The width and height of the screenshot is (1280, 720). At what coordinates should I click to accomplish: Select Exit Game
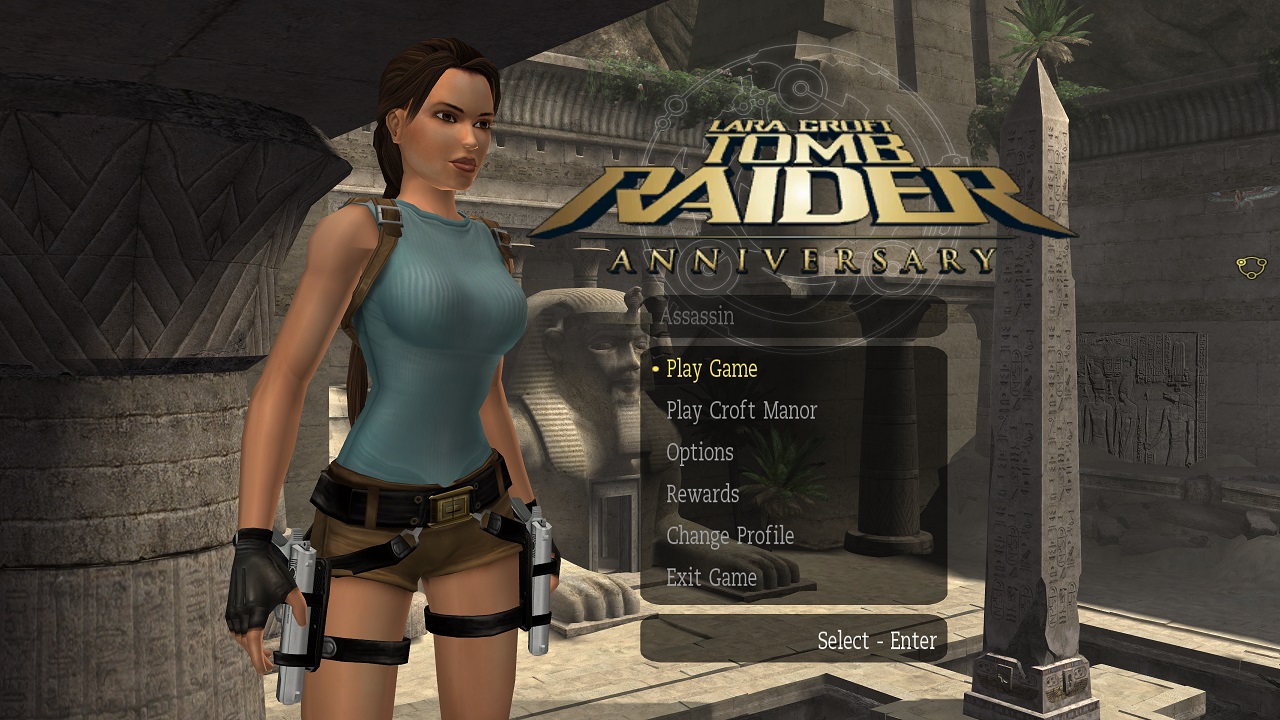click(x=711, y=578)
